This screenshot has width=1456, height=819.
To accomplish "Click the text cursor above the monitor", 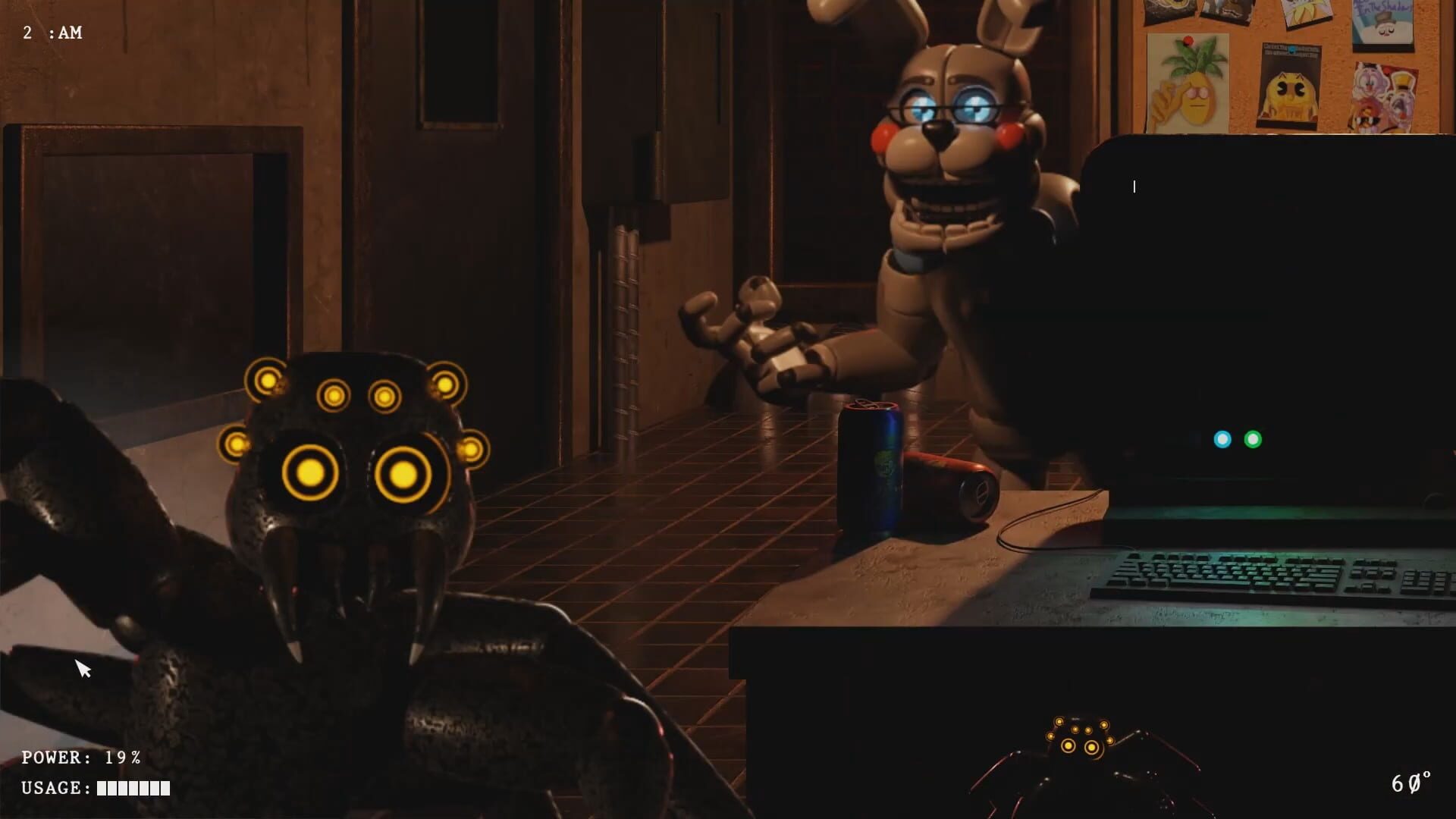I will point(1134,186).
